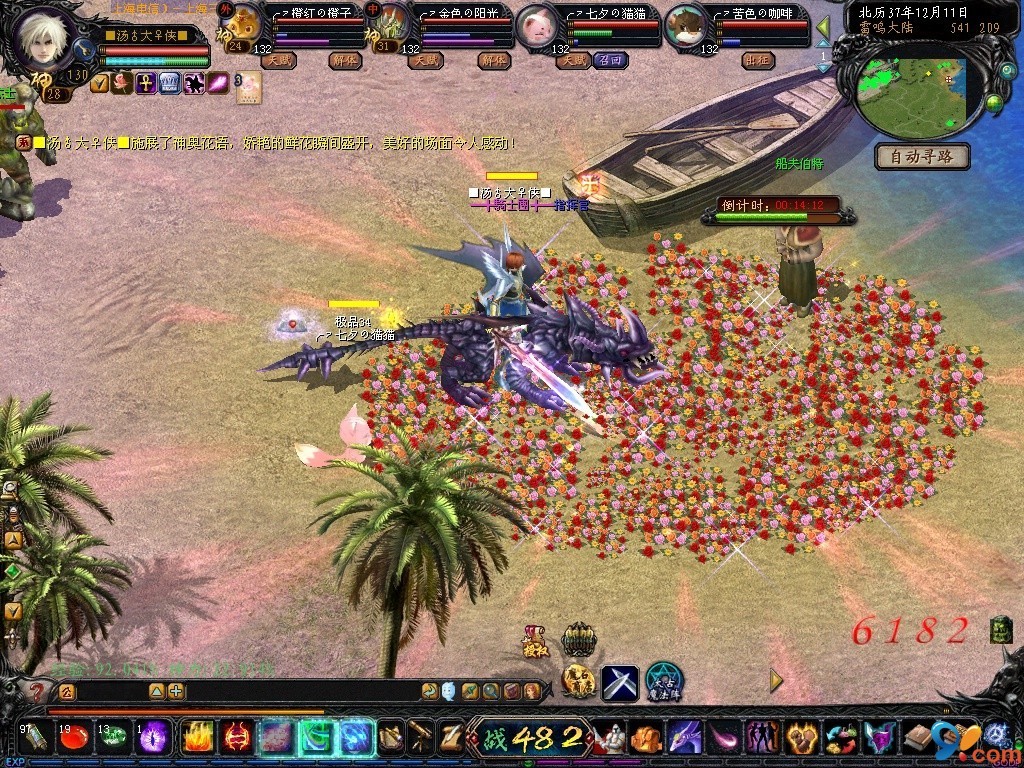This screenshot has height=768, width=1024.
Task: Activate the flame skill on the hotbar
Action: coord(196,738)
